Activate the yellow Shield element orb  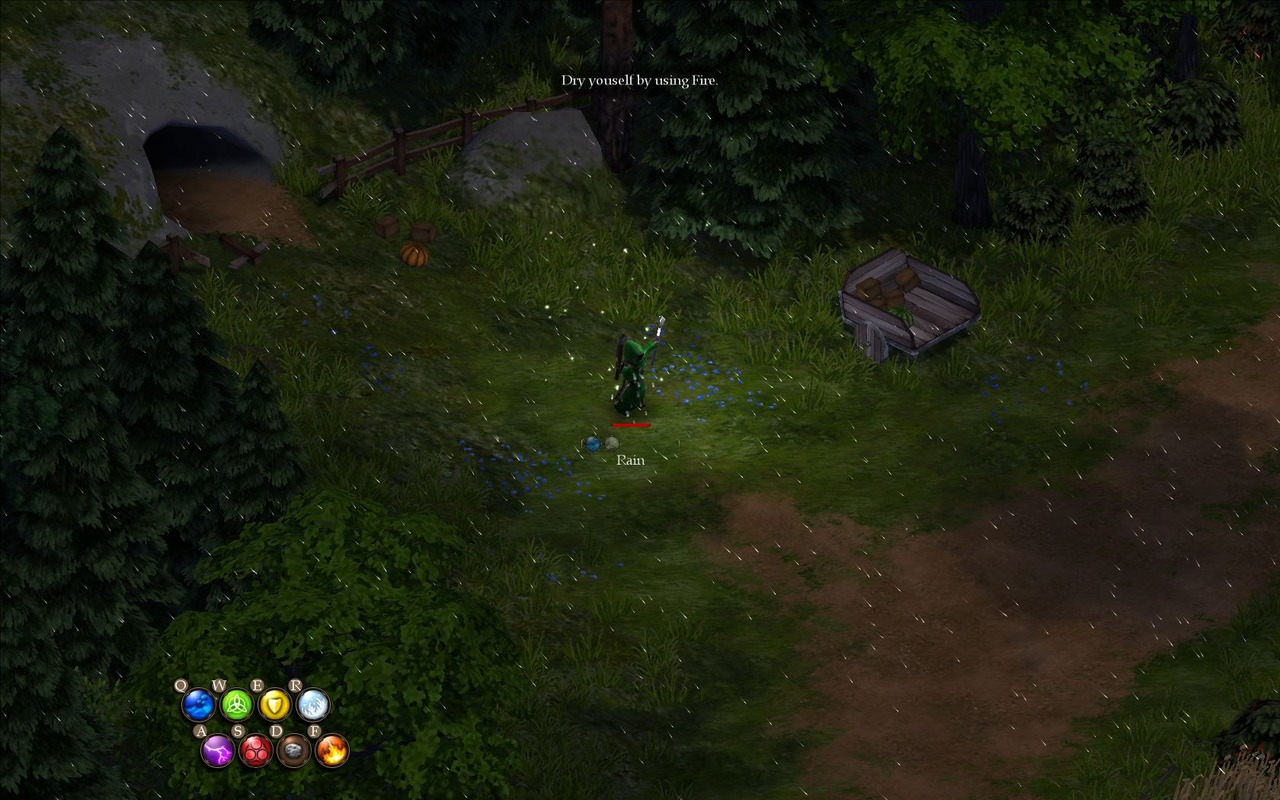275,705
